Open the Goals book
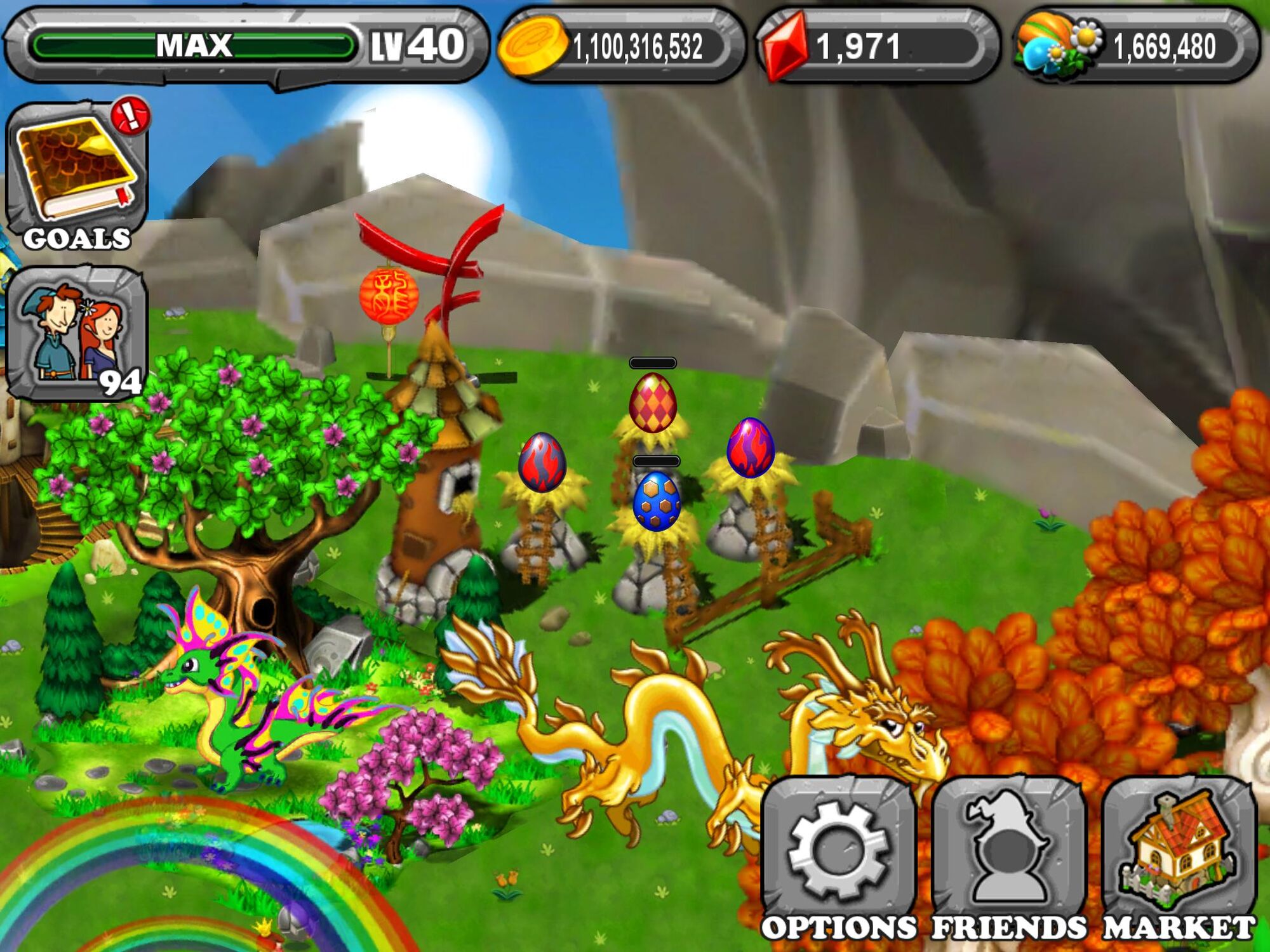 pos(76,175)
